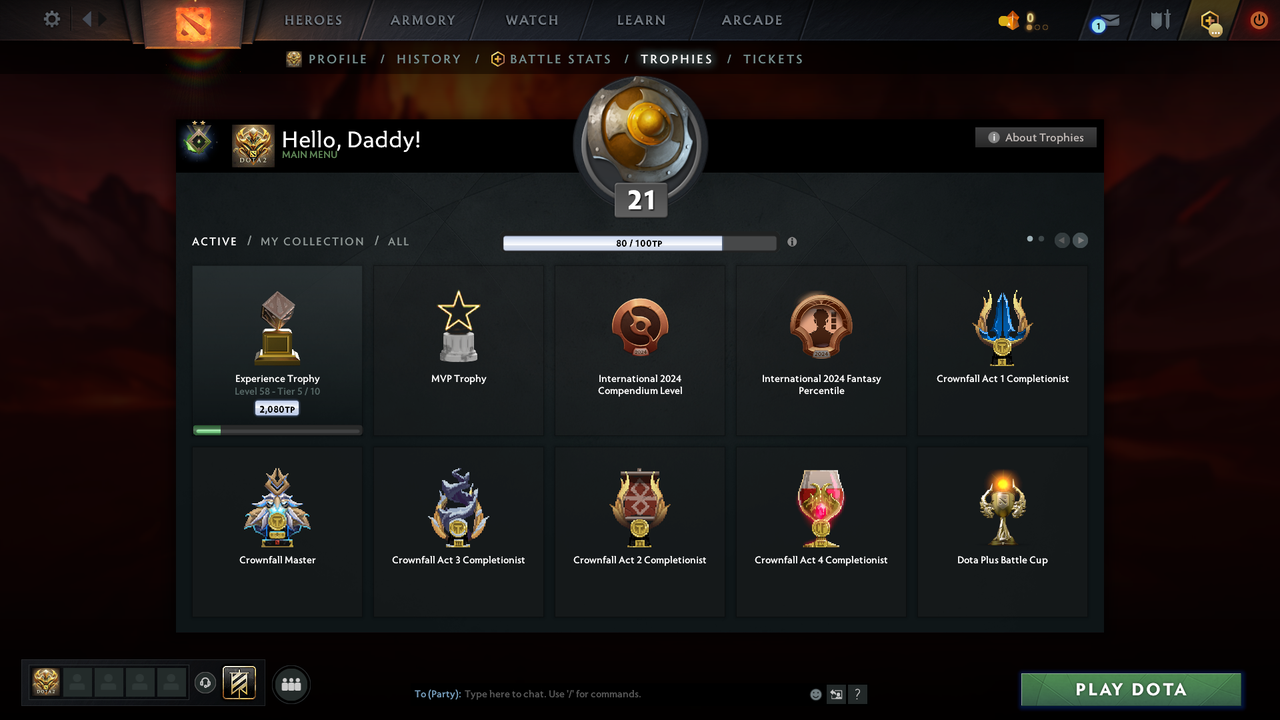
Task: Show the trophy progress info tooltip icon
Action: (792, 242)
